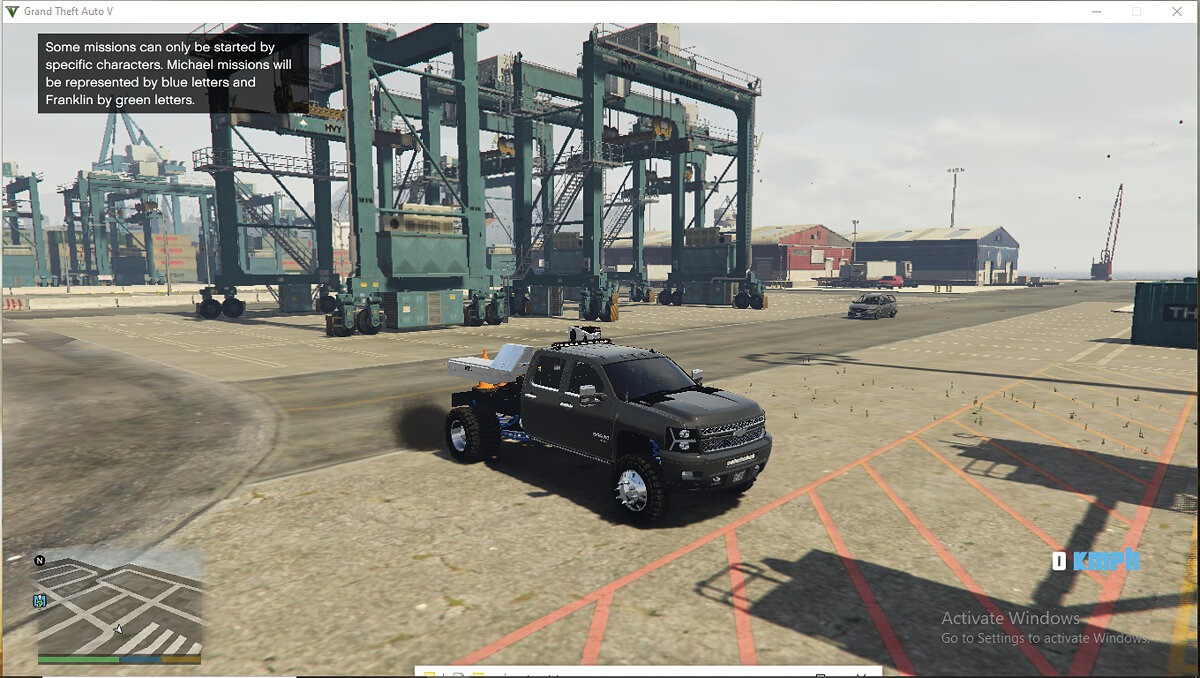
Task: Maximize the game window
Action: click(x=1136, y=11)
